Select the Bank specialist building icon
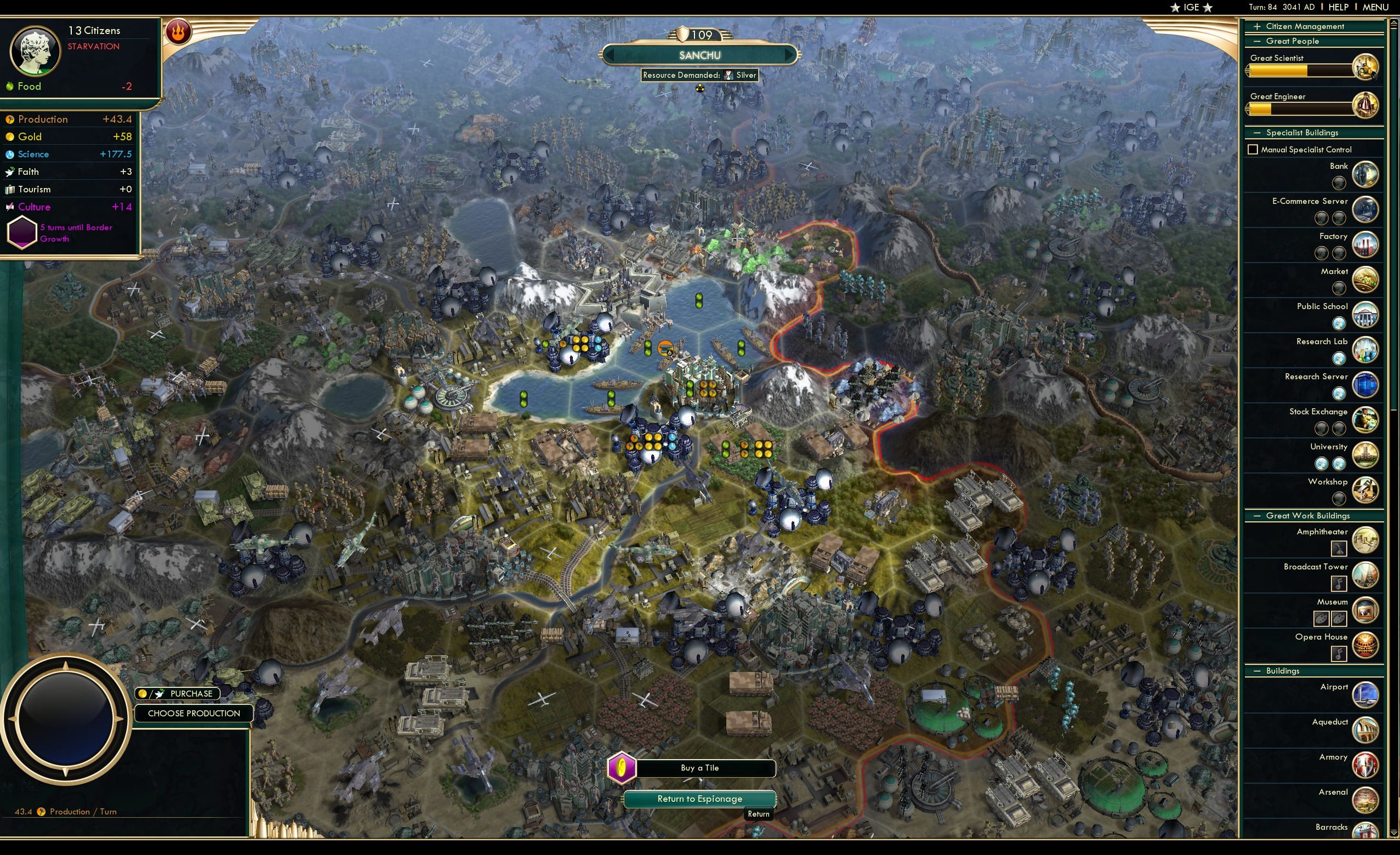This screenshot has height=855, width=1400. (x=1367, y=175)
